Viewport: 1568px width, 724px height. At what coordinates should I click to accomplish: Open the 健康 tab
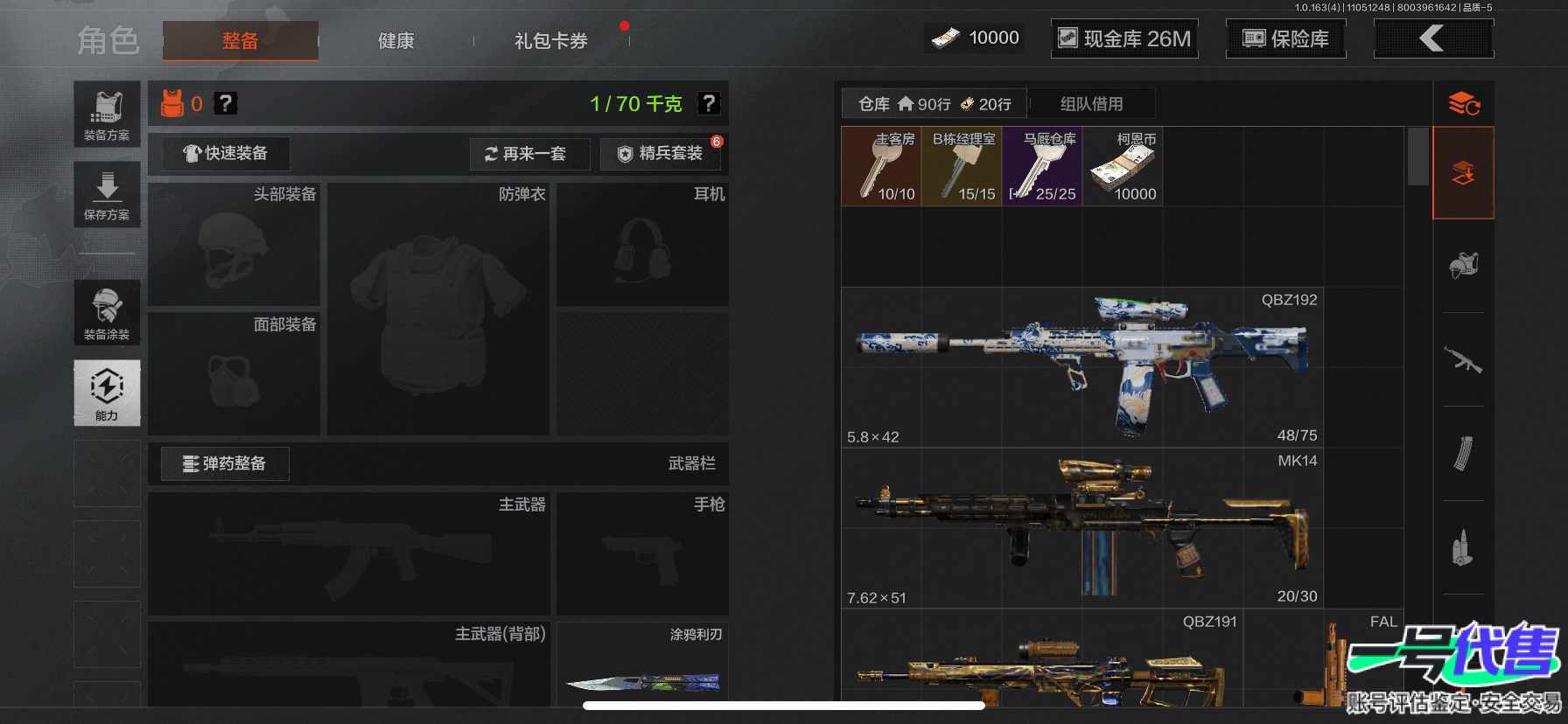(x=395, y=40)
